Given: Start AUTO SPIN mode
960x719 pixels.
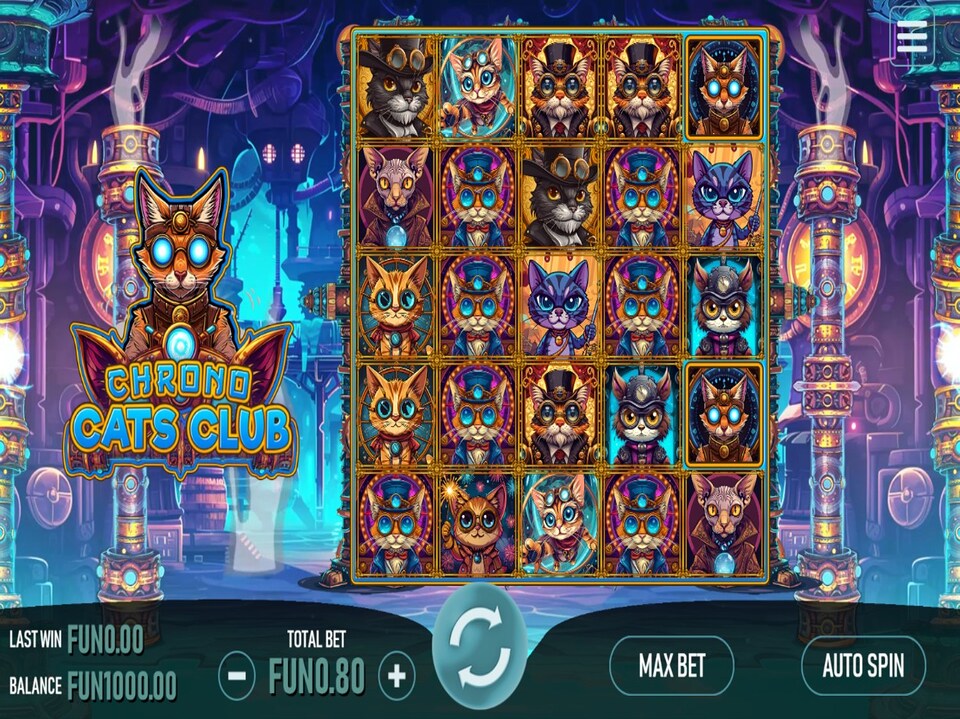Looking at the screenshot, I should click(863, 665).
